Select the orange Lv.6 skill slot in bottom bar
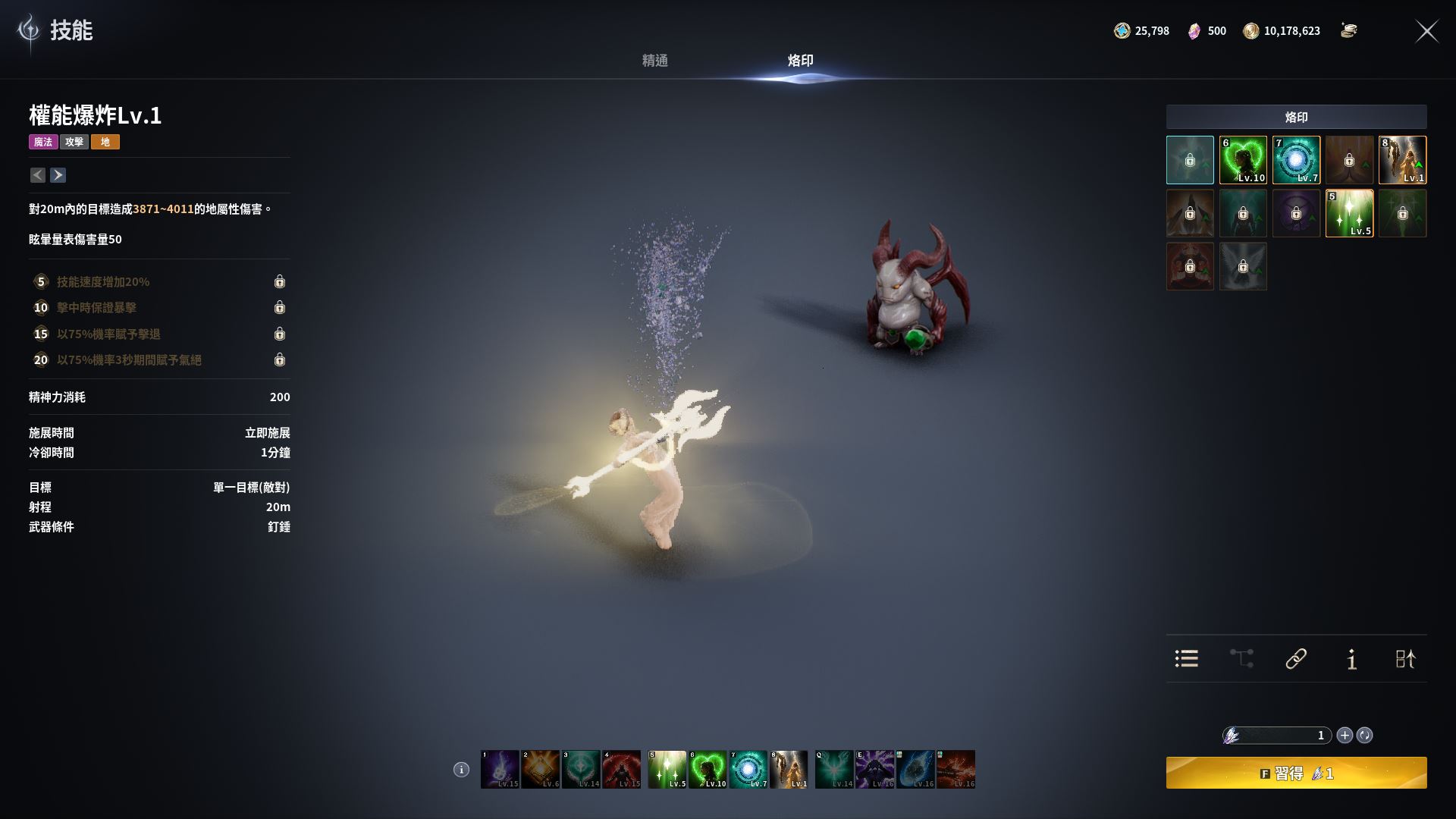 pos(541,770)
